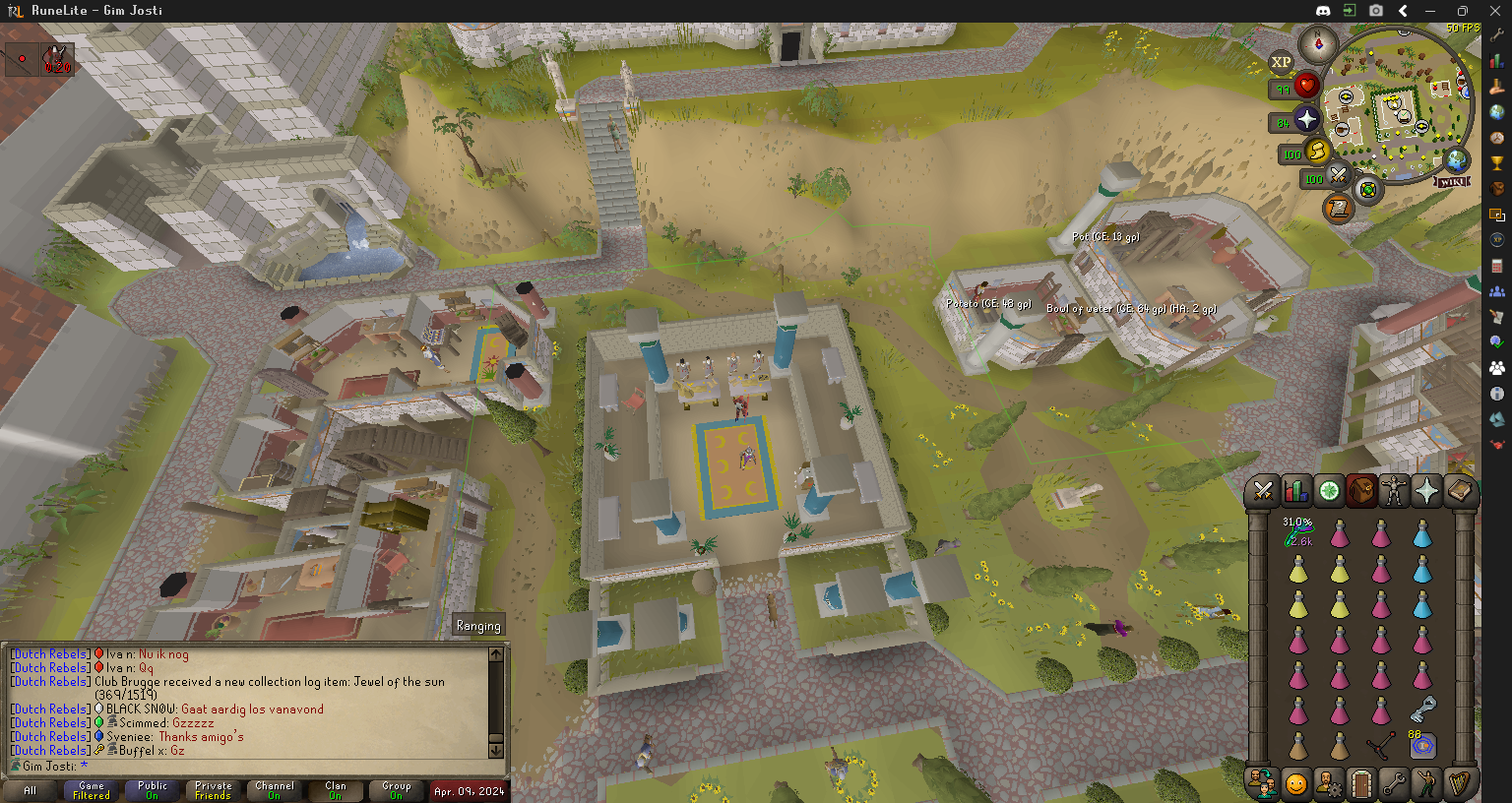The image size is (1512, 803).
Task: Switch chat to the Clan filter
Action: point(336,790)
